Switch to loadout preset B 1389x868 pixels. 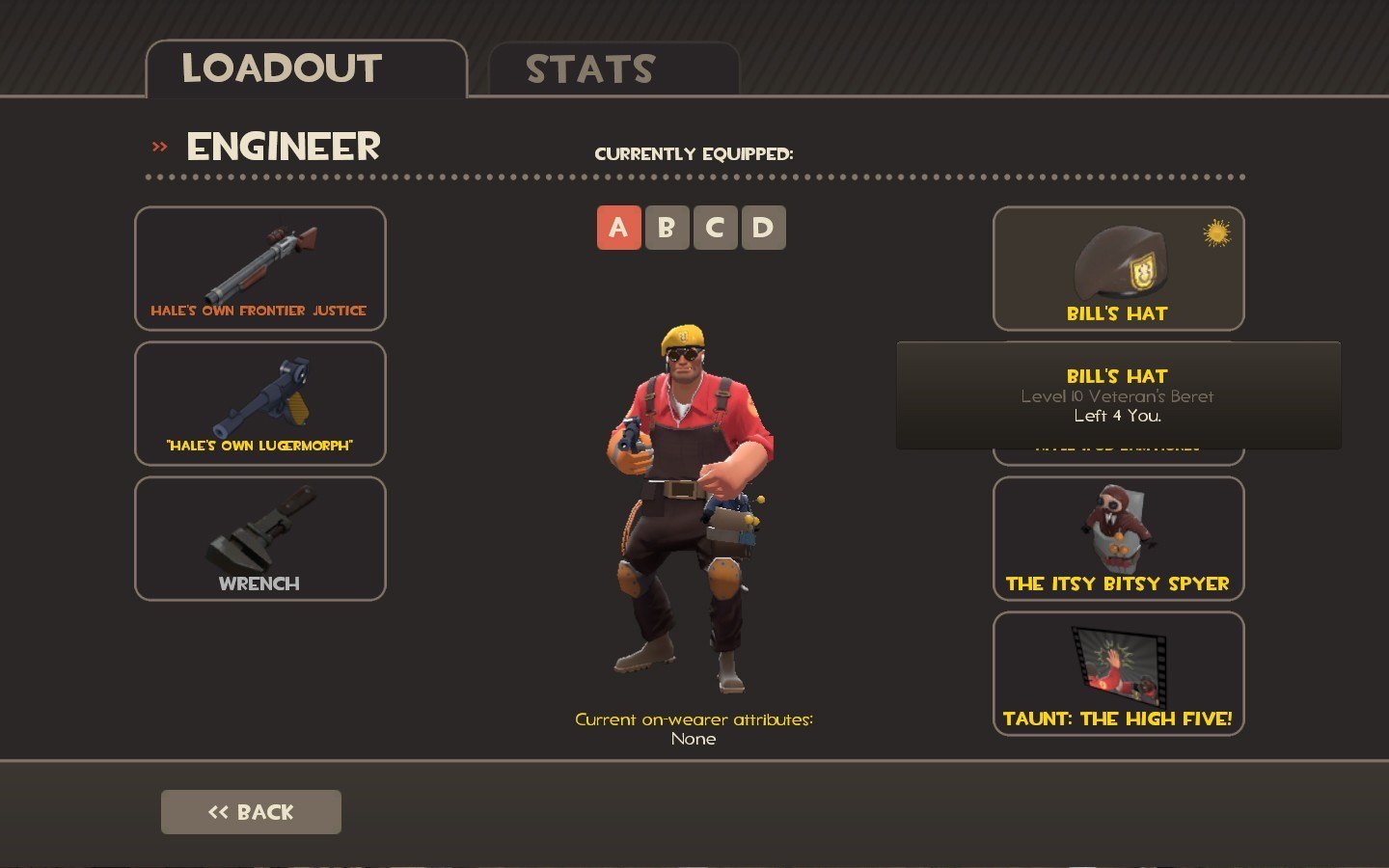pyautogui.click(x=667, y=228)
